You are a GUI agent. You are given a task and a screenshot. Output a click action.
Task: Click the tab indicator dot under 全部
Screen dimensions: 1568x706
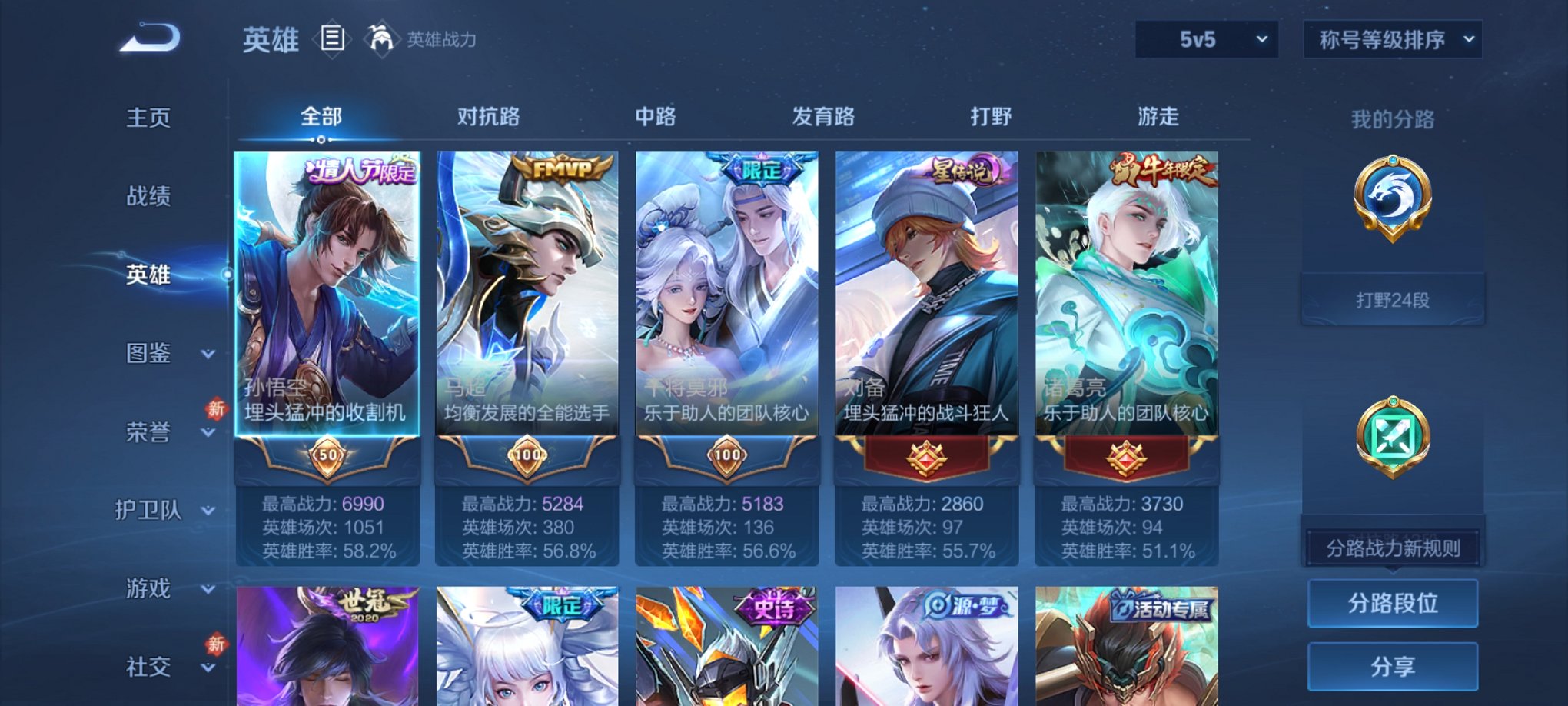[321, 138]
